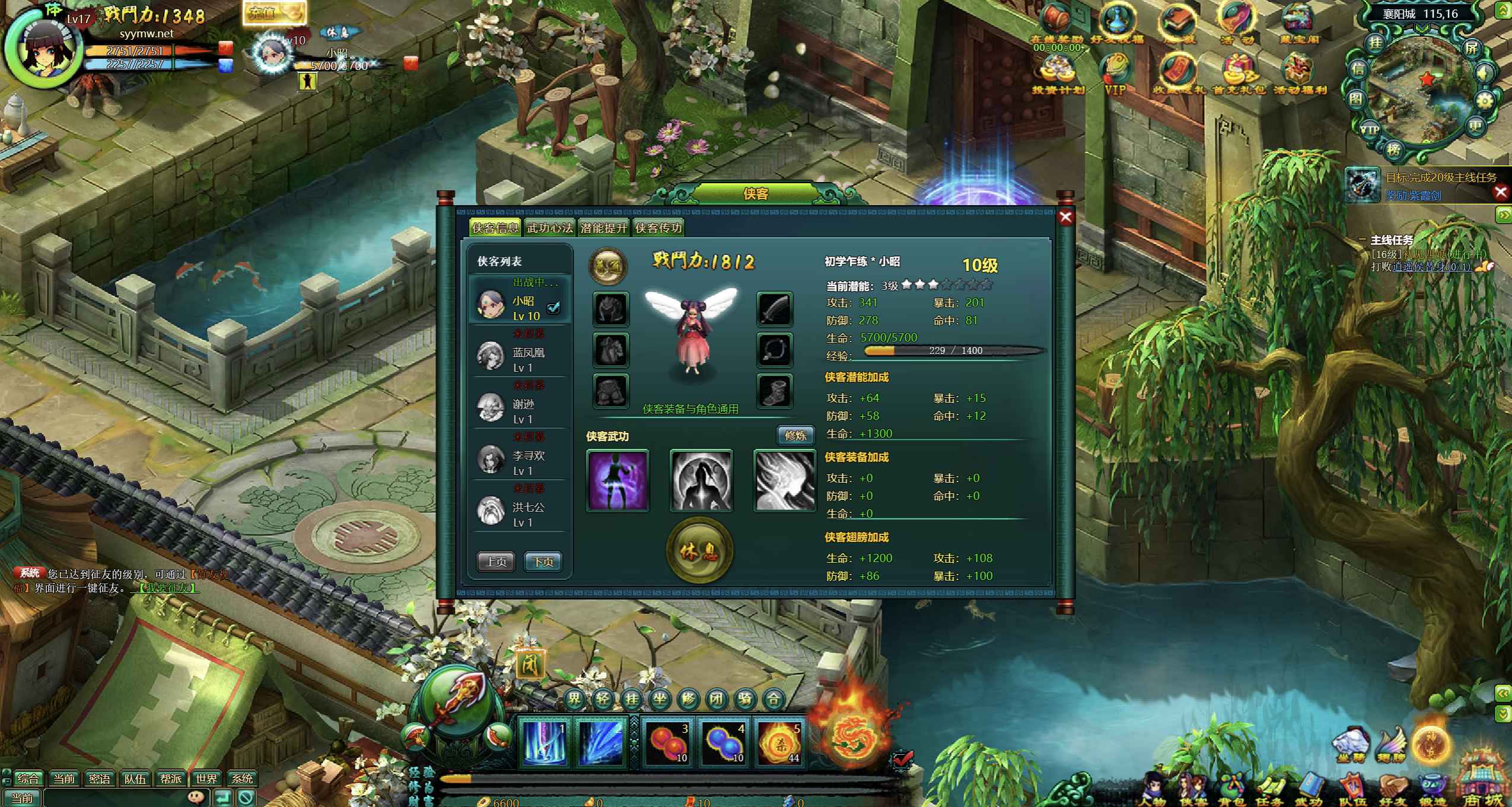1512x807 pixels.
Task: Open the 藏宝阁 treasure pavilion icon
Action: click(x=1298, y=24)
